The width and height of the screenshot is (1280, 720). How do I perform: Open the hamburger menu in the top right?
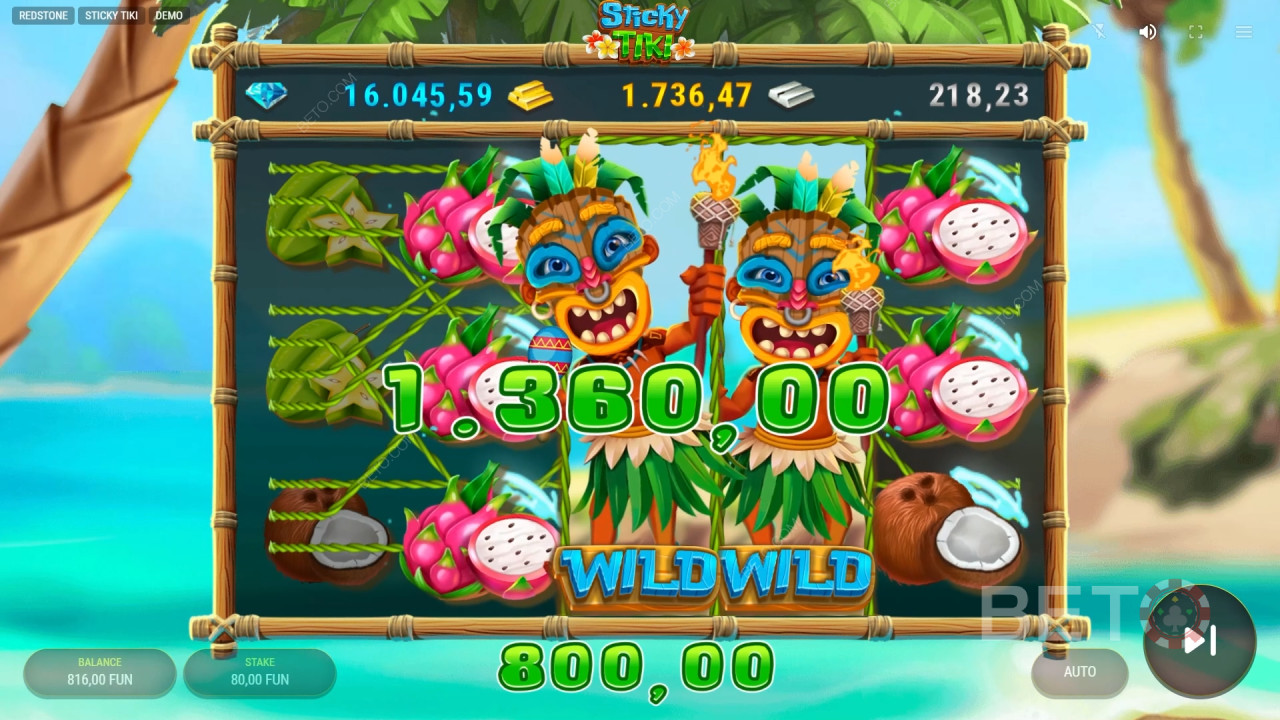point(1243,31)
